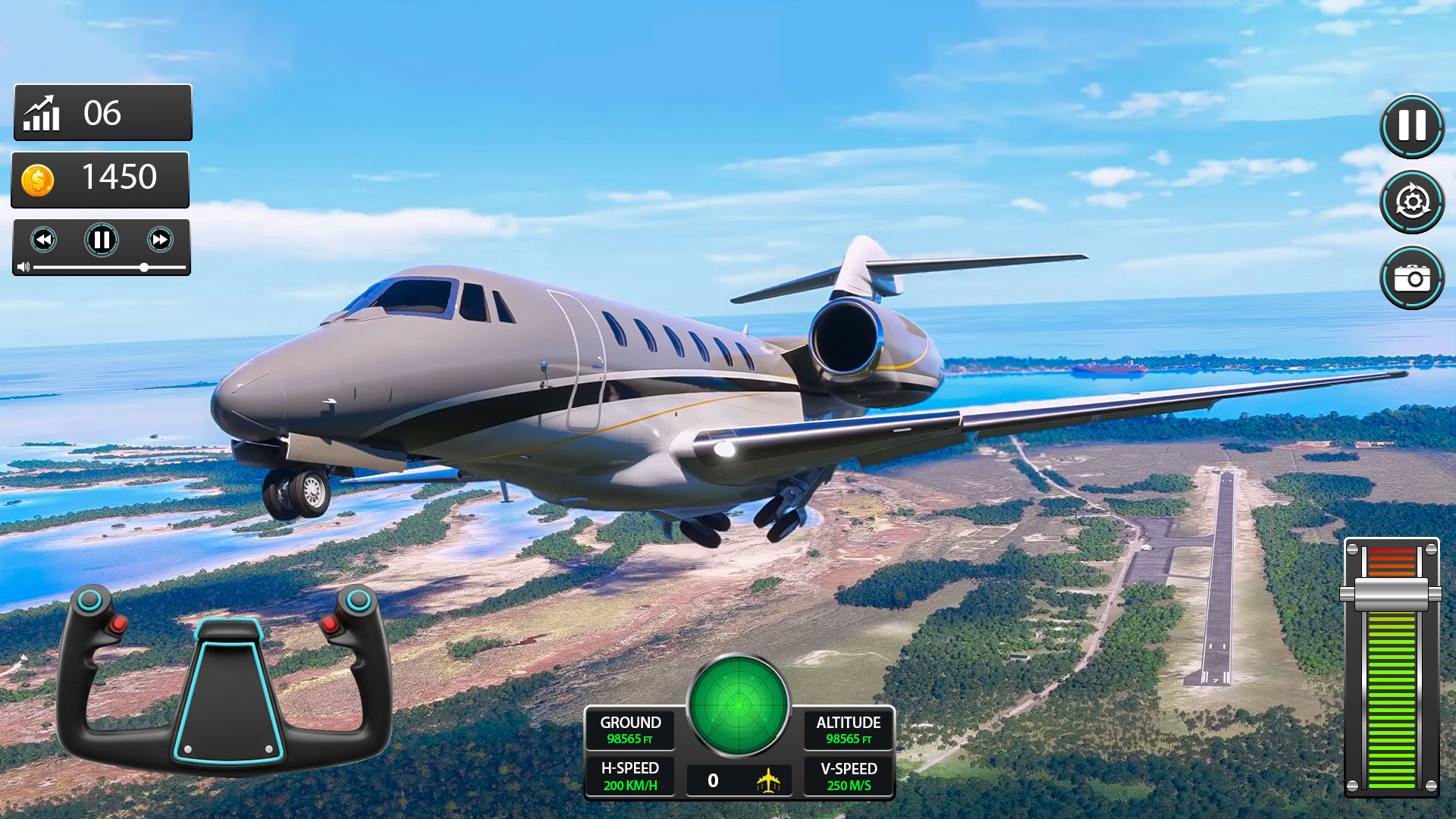Select the GROUND 98565 FT readout
This screenshot has height=819, width=1456.
point(629,730)
